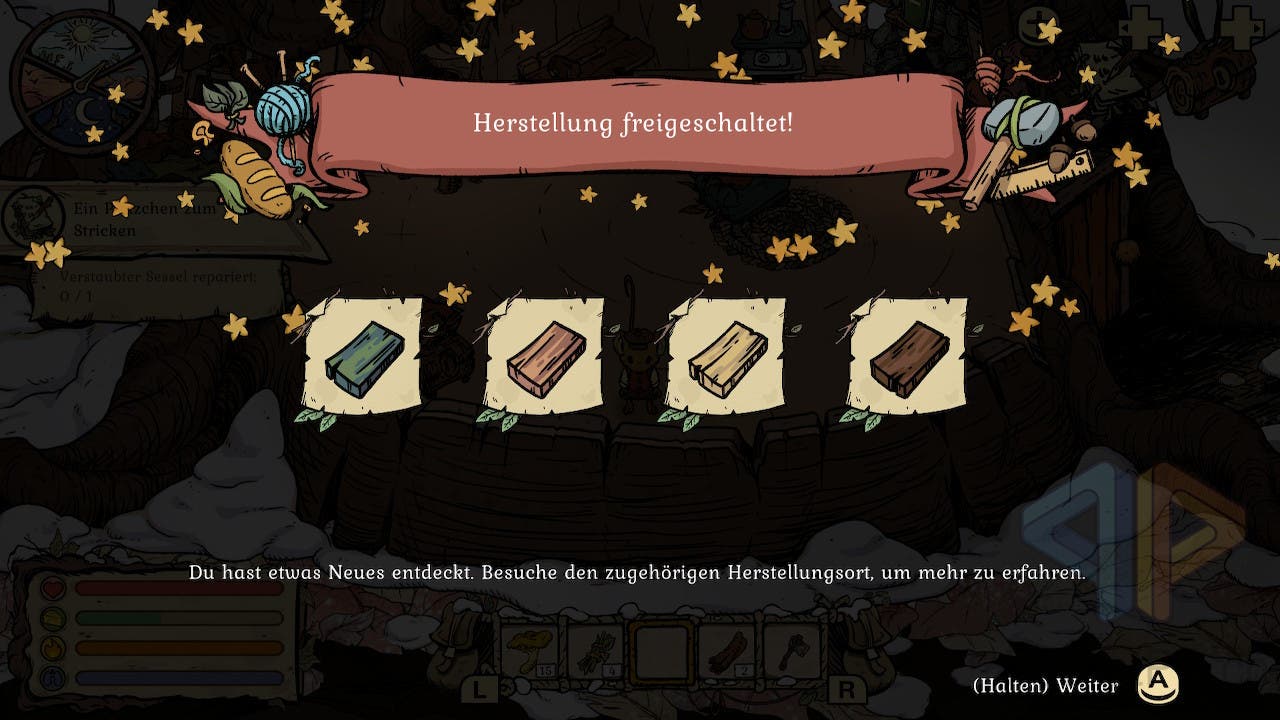The height and width of the screenshot is (720, 1280).
Task: Select the wood log hotbar slot
Action: [x=726, y=650]
